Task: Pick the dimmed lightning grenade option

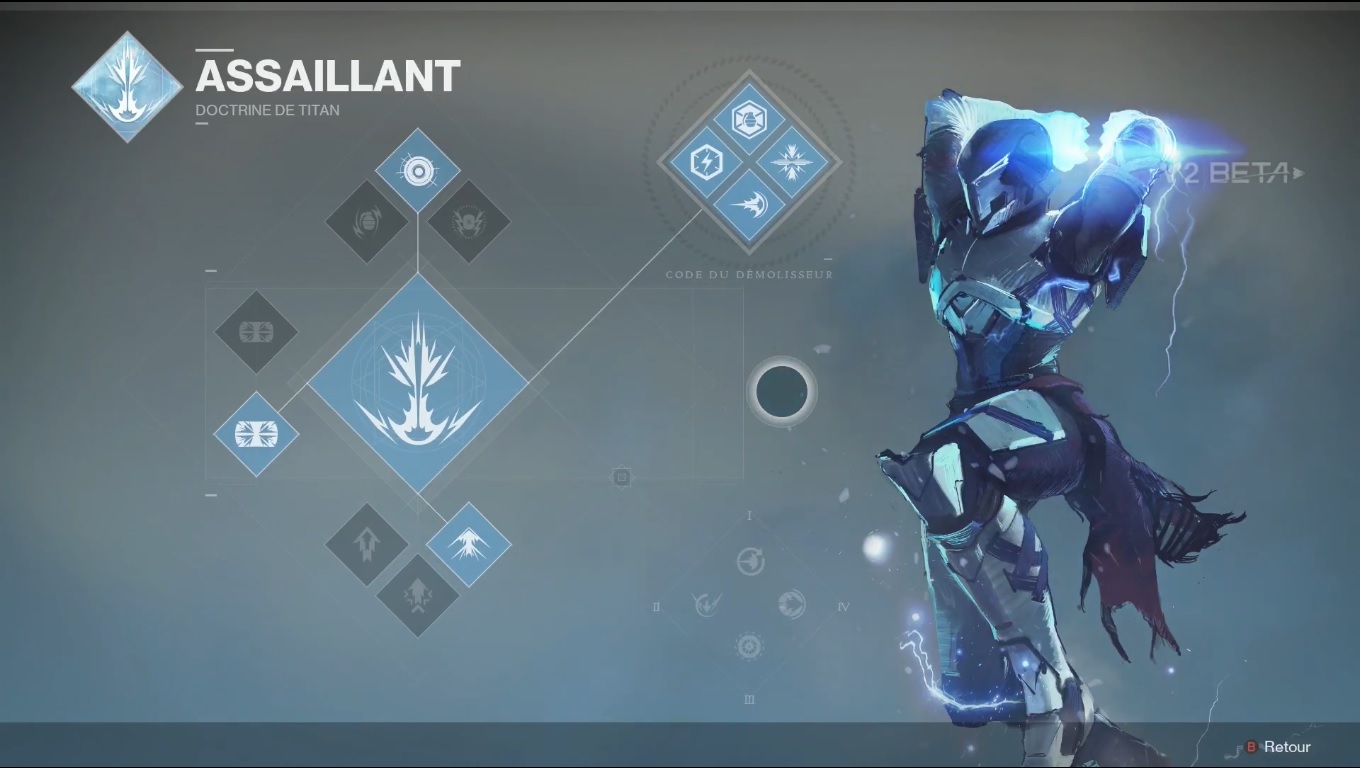Action: (x=469, y=222)
